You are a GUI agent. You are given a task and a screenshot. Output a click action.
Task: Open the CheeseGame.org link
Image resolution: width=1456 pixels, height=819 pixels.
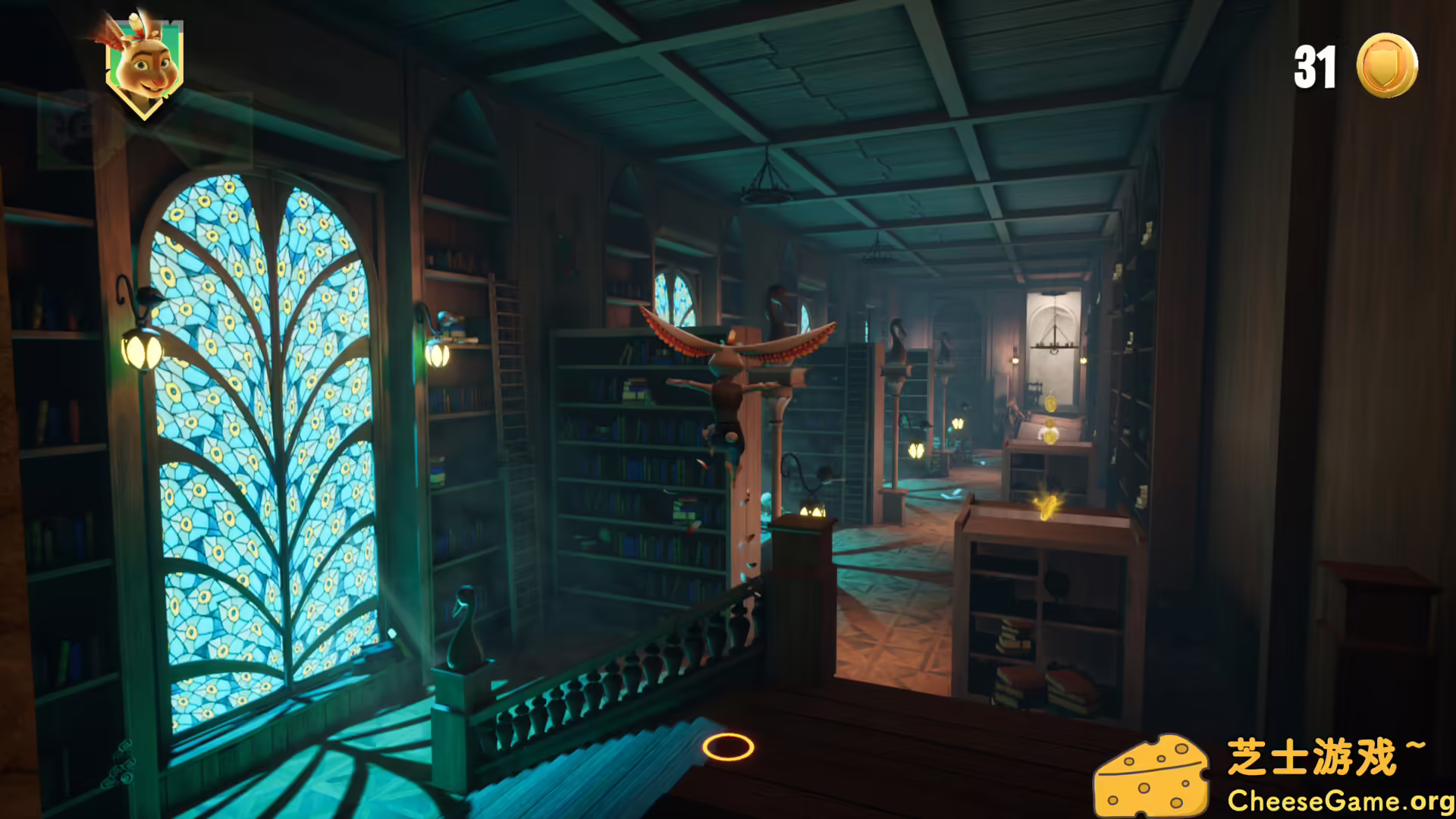1338,799
